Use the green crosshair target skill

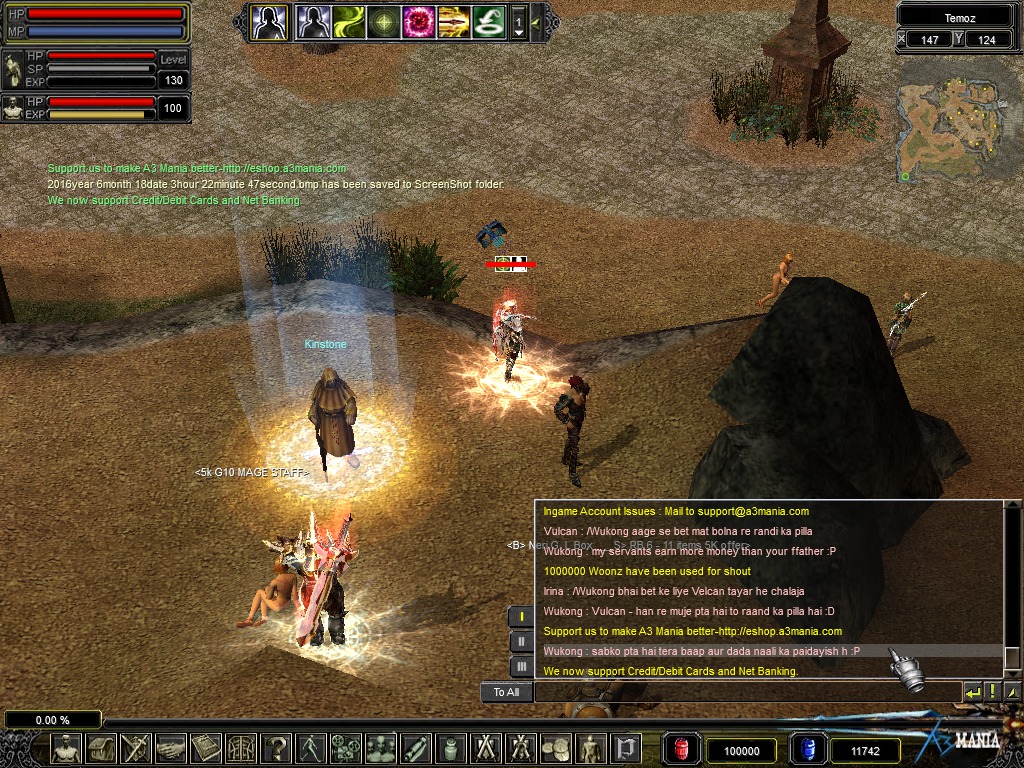tap(384, 21)
